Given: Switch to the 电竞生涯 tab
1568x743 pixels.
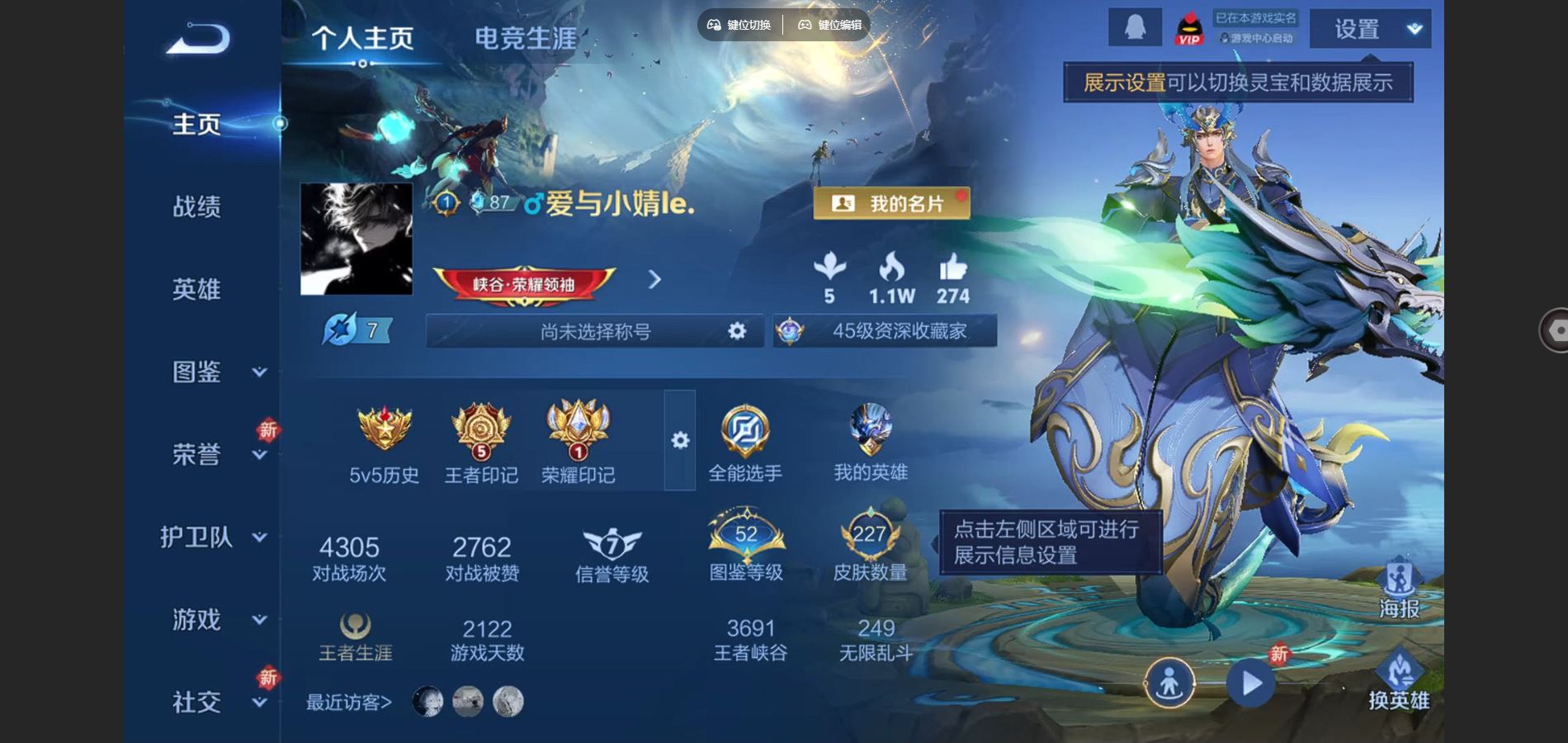Looking at the screenshot, I should coord(525,35).
